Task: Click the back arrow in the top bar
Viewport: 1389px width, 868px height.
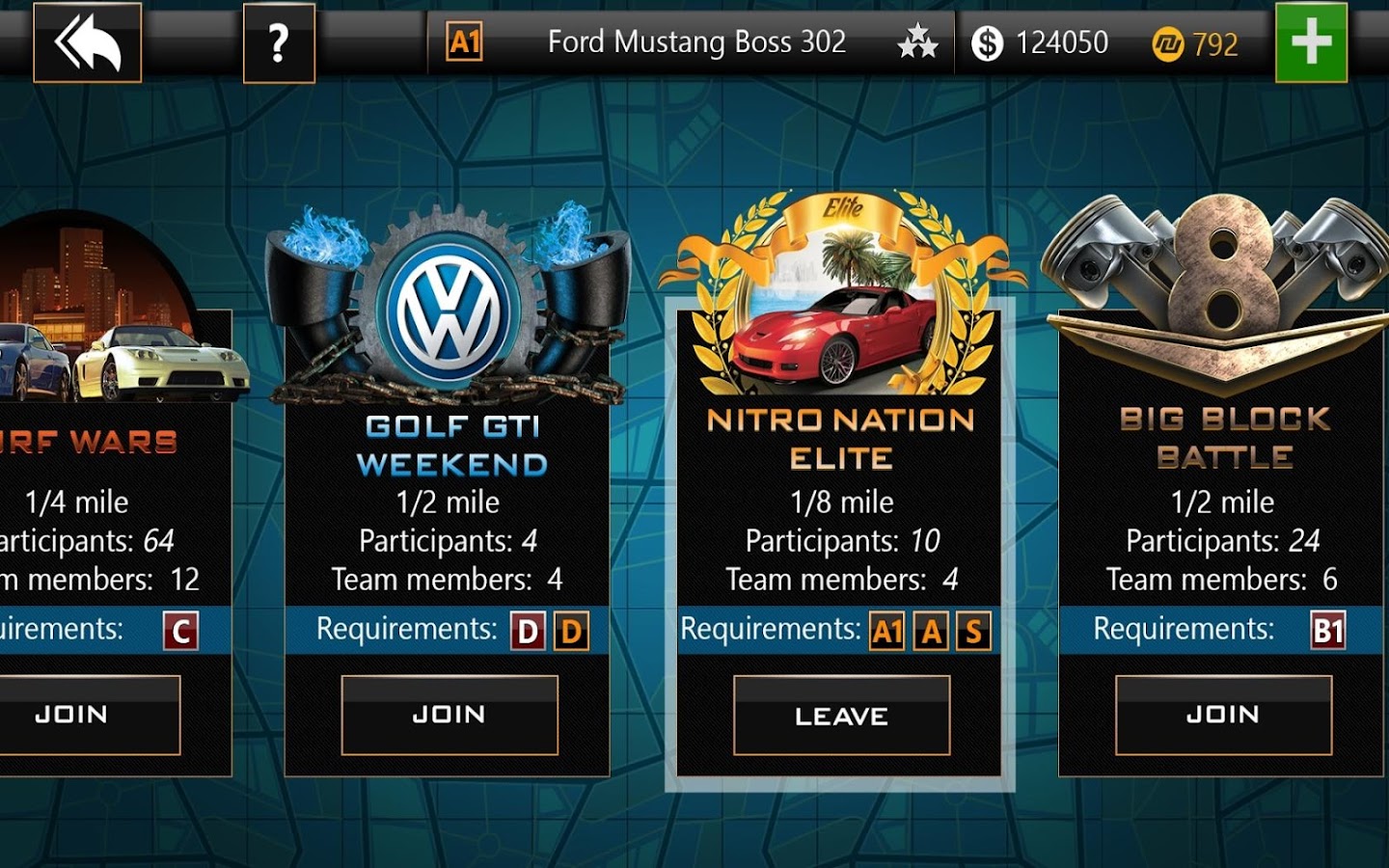Action: click(86, 42)
